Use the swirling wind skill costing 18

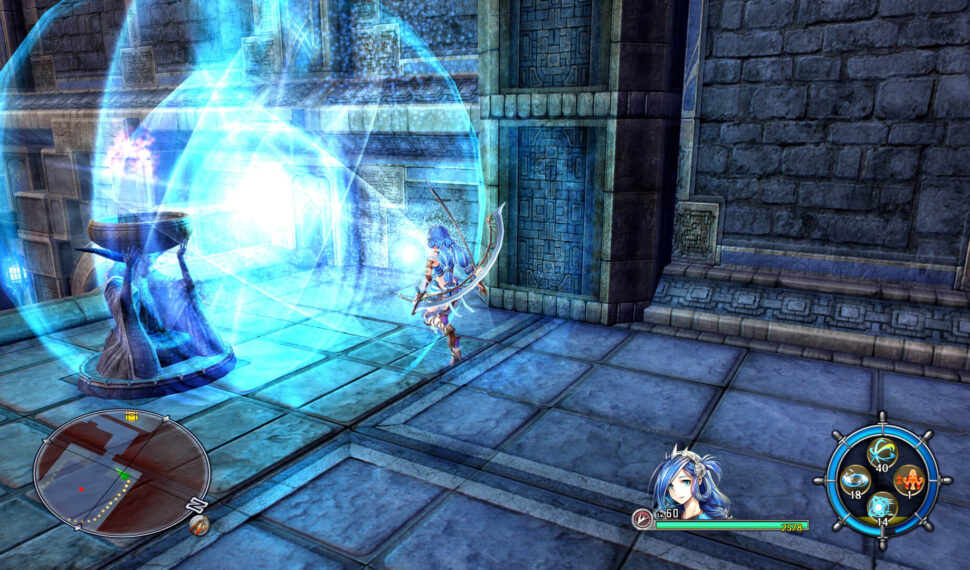(x=855, y=481)
